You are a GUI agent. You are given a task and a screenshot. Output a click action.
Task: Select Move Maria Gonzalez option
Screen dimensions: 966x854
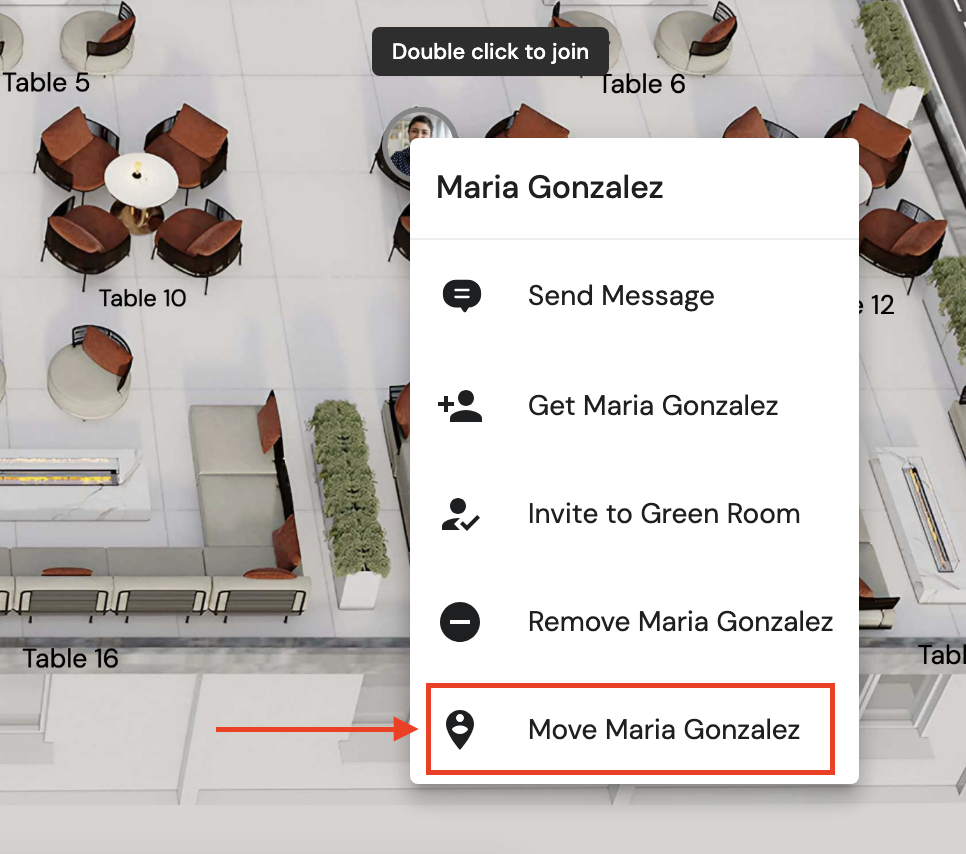point(663,730)
